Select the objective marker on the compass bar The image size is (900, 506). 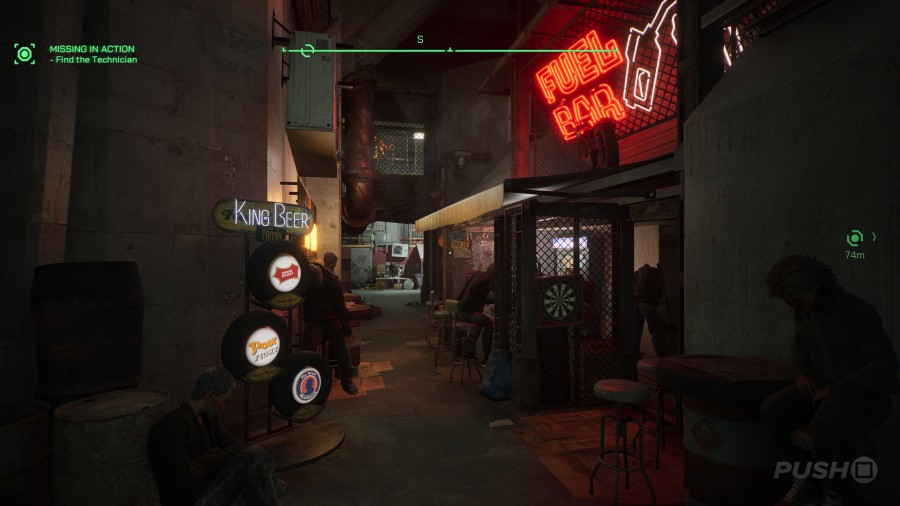pyautogui.click(x=308, y=50)
